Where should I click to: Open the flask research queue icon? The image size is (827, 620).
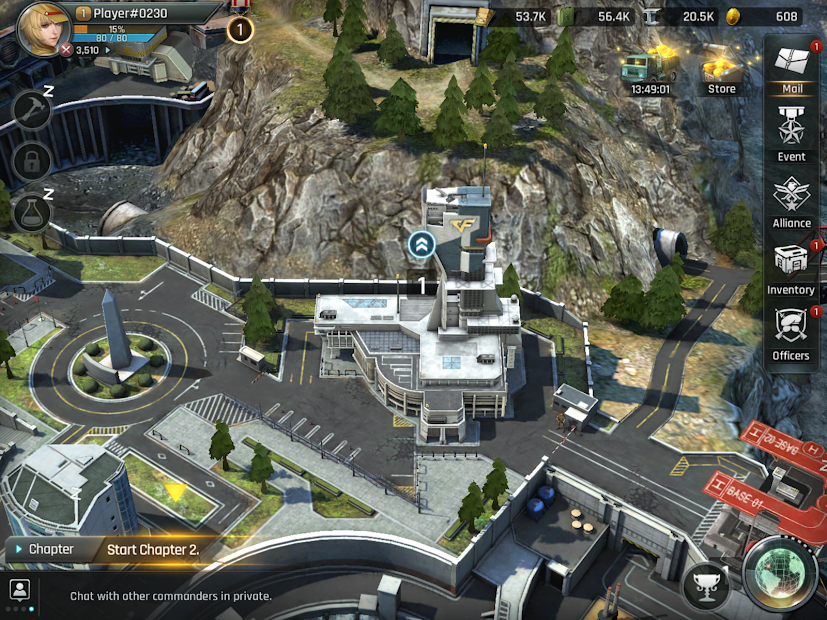pos(32,211)
